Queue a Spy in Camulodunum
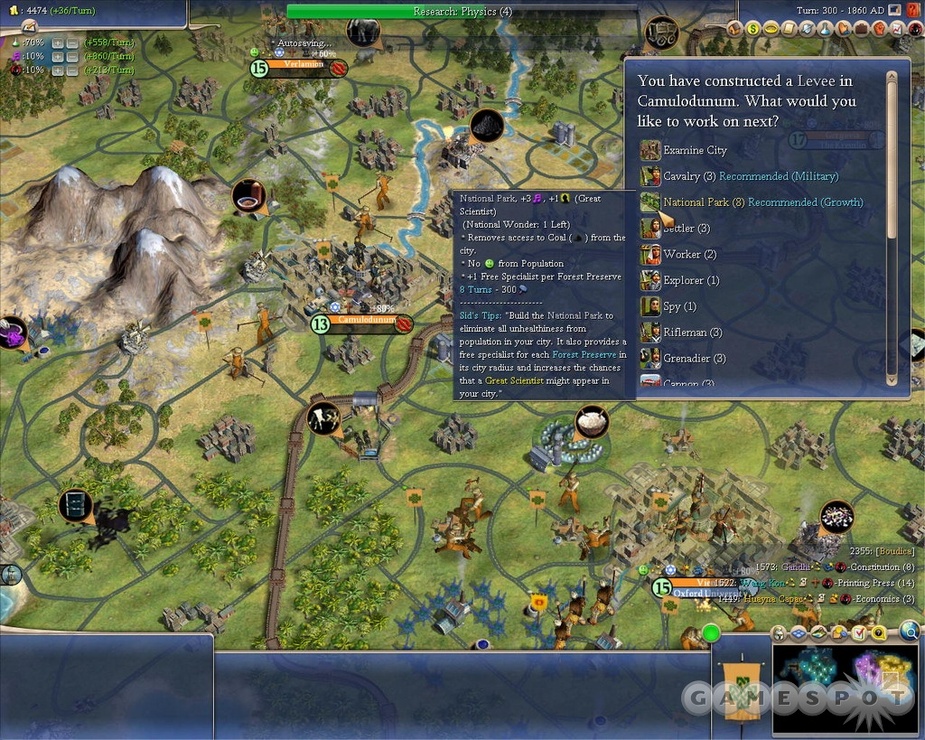The width and height of the screenshot is (925, 740). [679, 306]
